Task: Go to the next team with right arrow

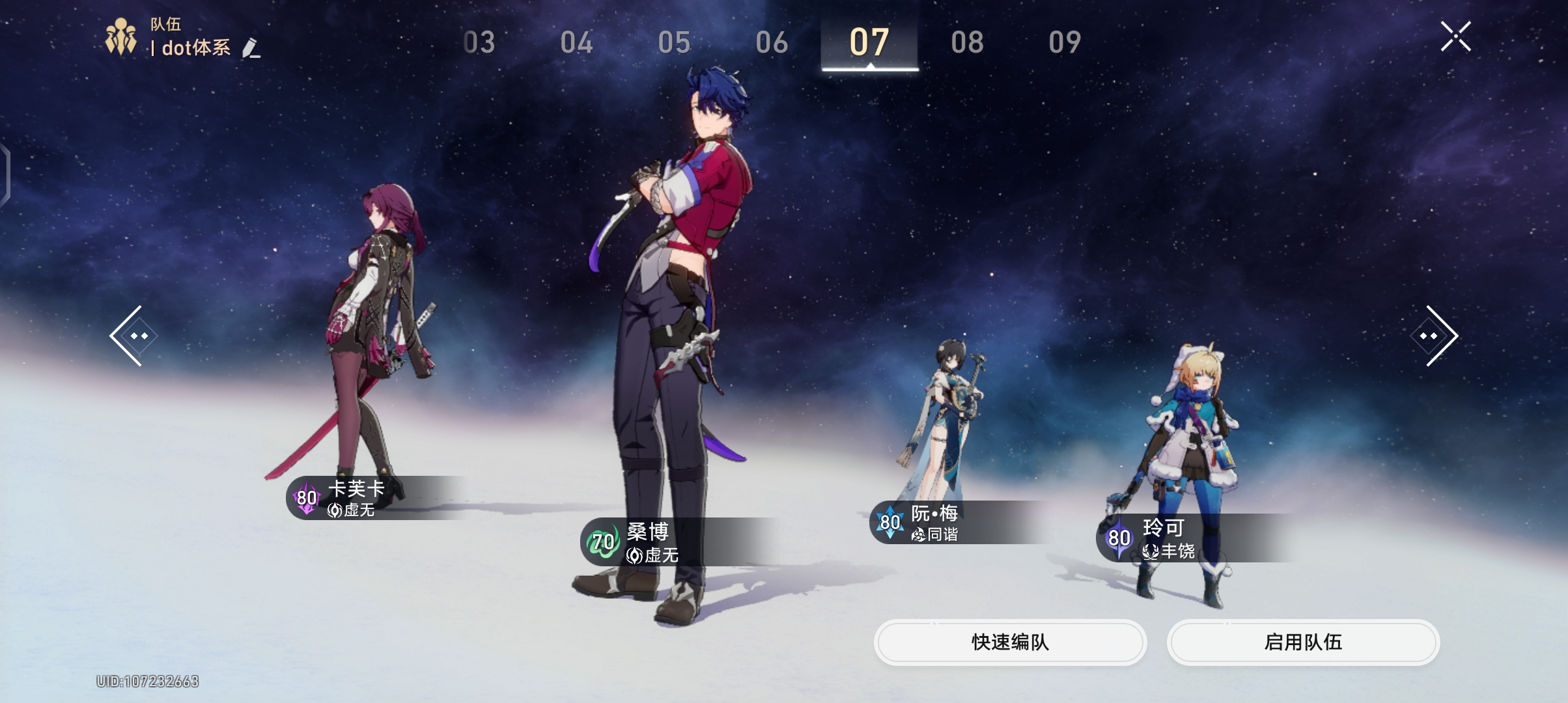Action: click(1435, 336)
